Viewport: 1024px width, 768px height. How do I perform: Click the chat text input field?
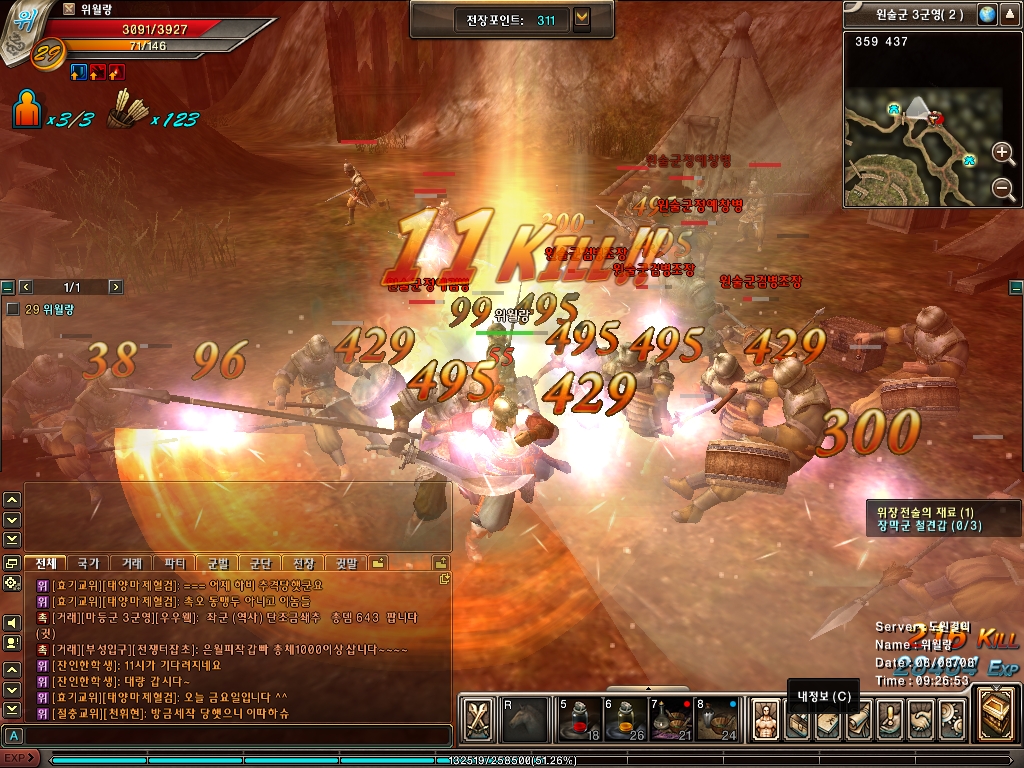tap(230, 735)
